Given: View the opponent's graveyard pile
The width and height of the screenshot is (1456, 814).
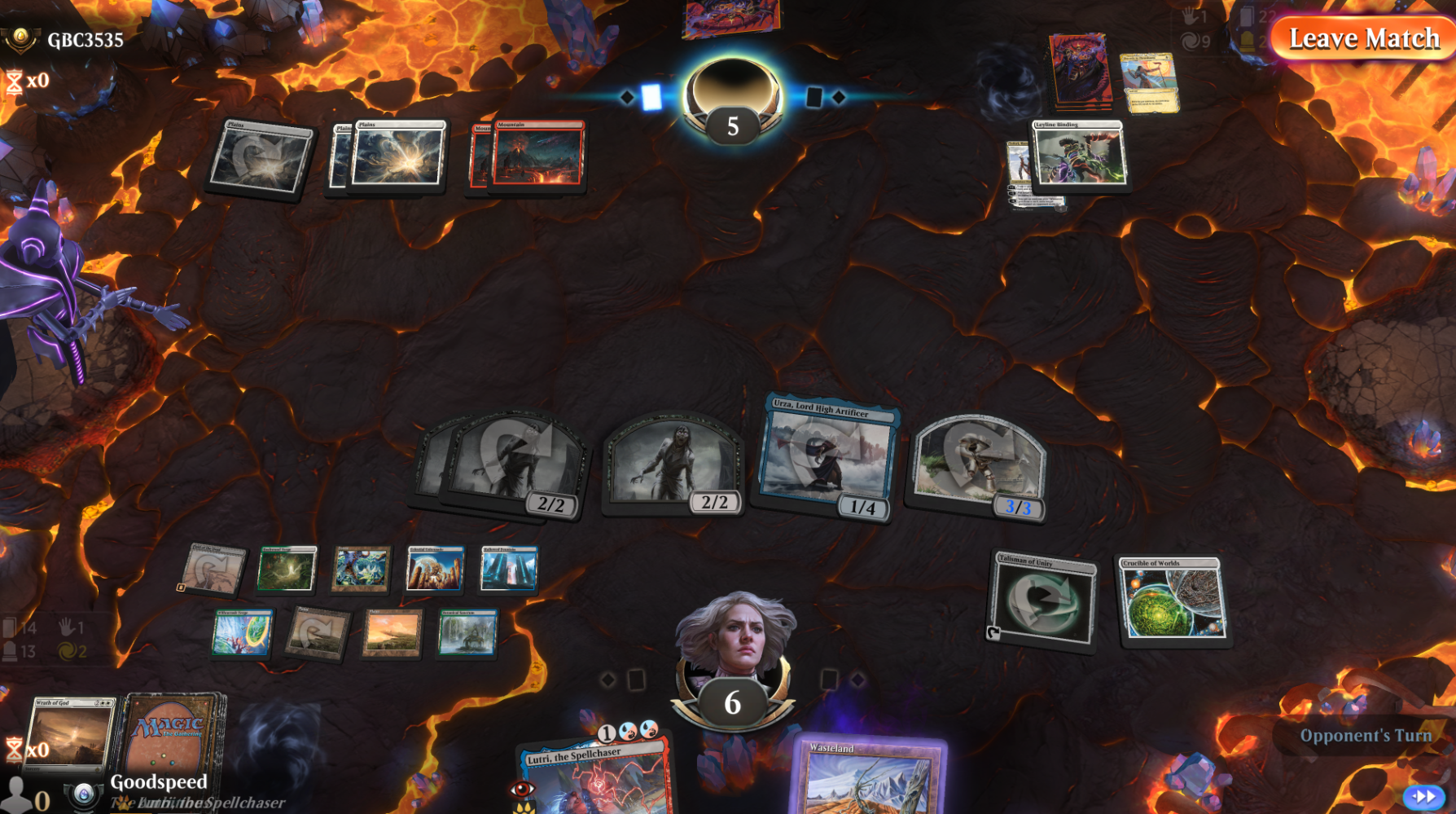Looking at the screenshot, I should 1080,71.
